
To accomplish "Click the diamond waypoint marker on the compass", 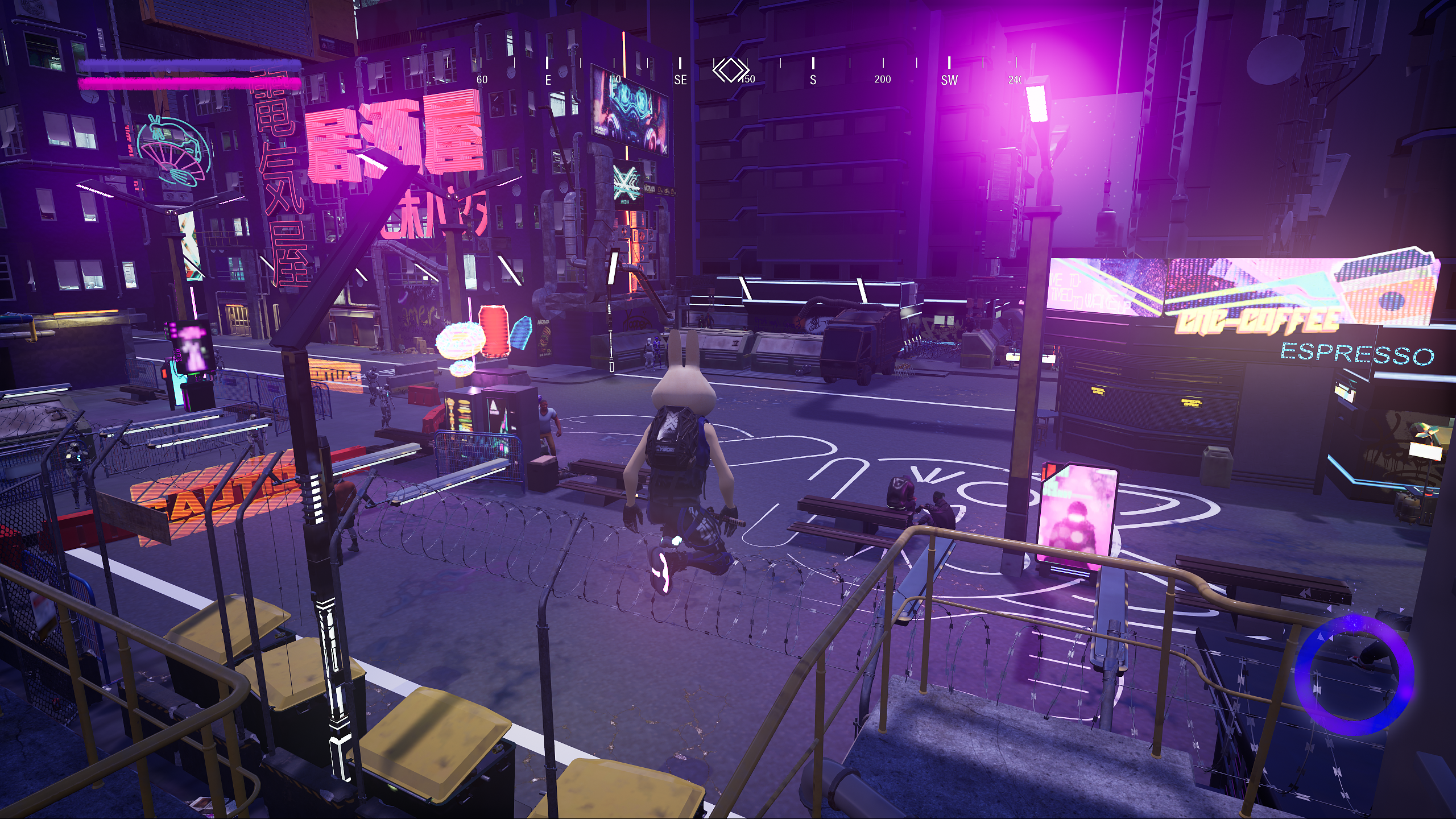I will tap(730, 71).
